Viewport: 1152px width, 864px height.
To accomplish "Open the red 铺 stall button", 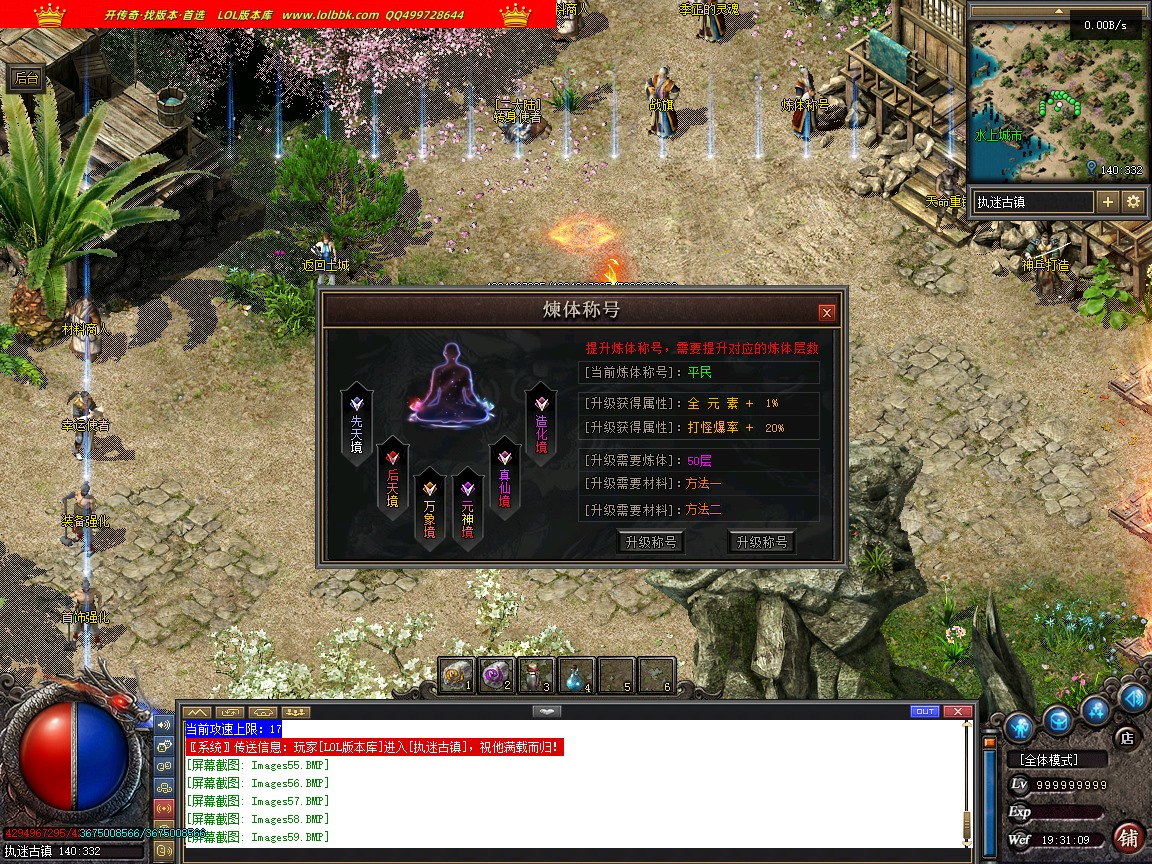I will [x=1129, y=835].
